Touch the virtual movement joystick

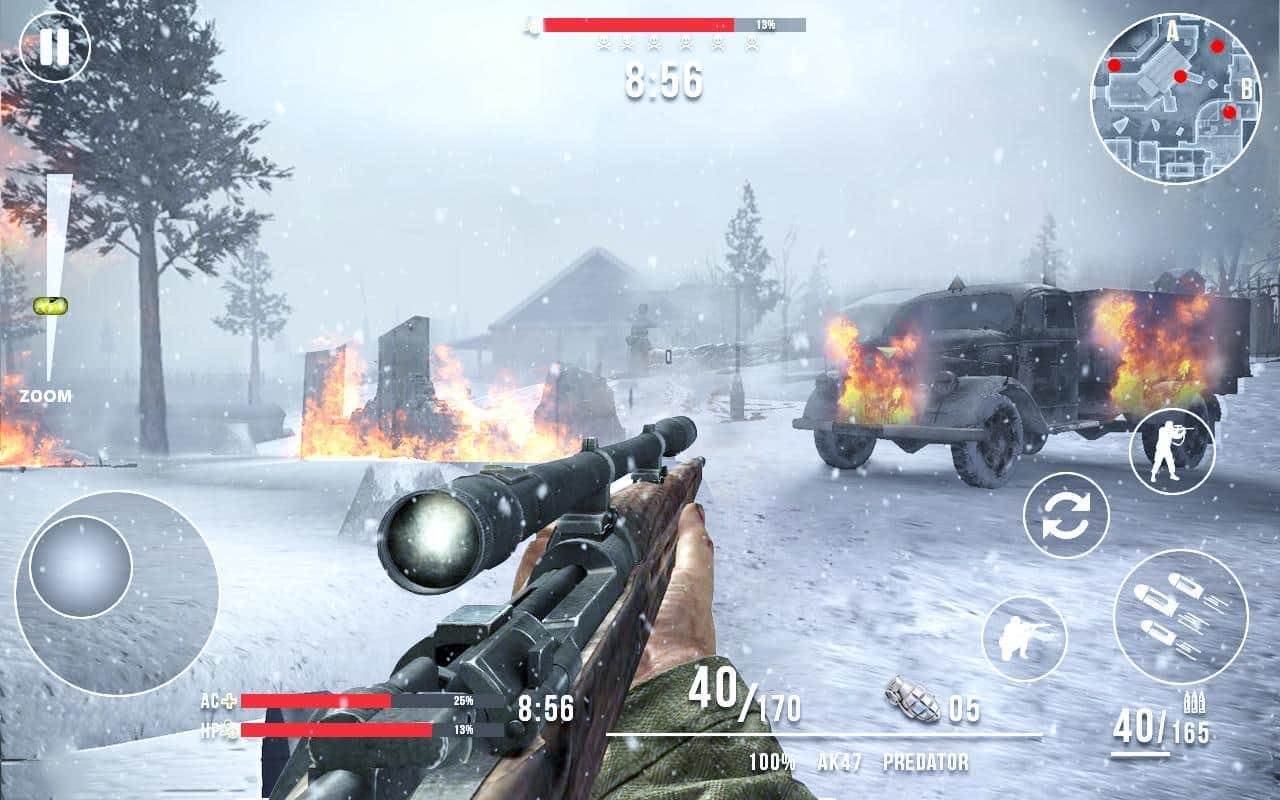81,566
